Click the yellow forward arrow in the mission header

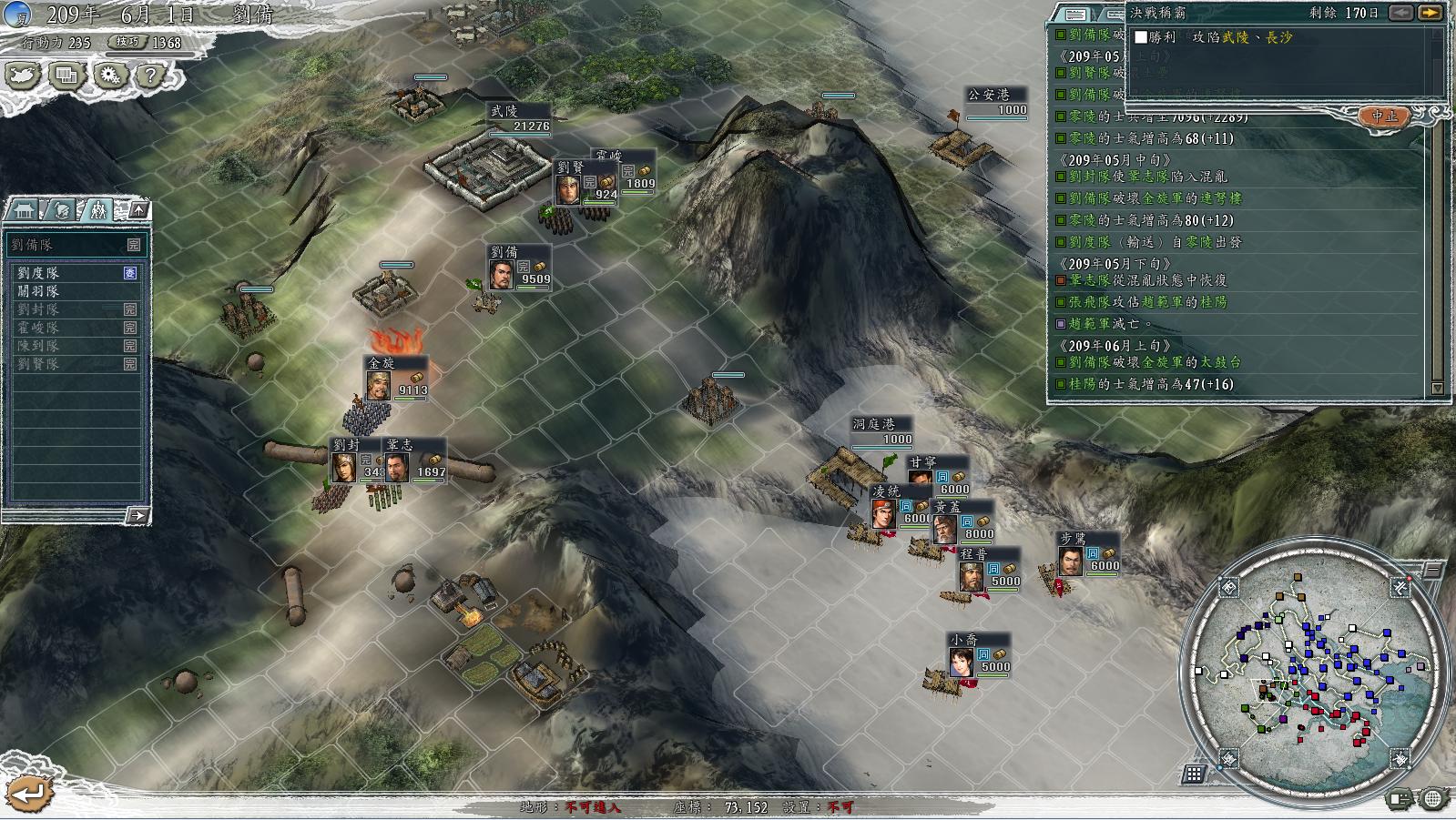click(1431, 15)
